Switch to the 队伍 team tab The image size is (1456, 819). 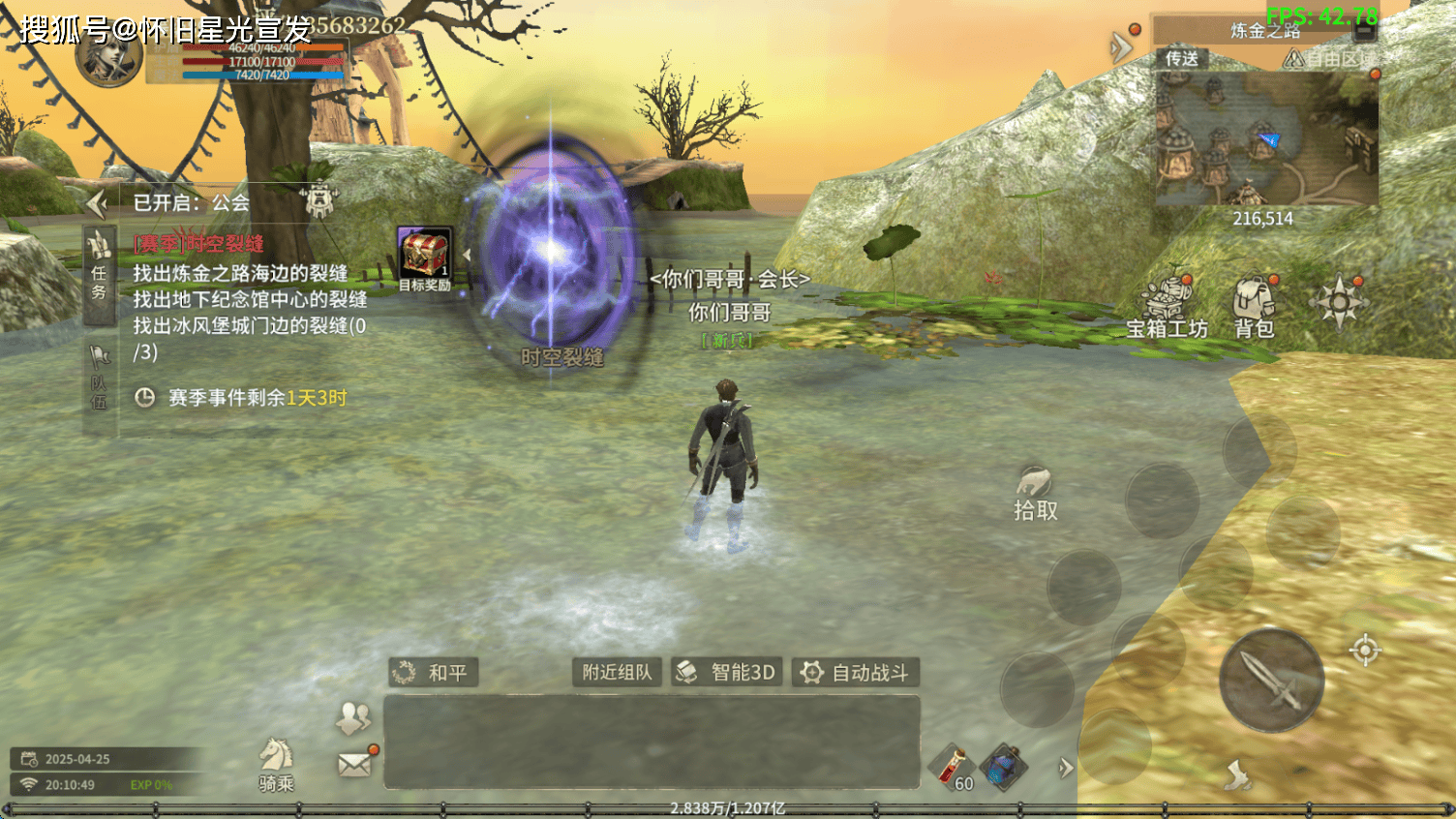coord(99,378)
